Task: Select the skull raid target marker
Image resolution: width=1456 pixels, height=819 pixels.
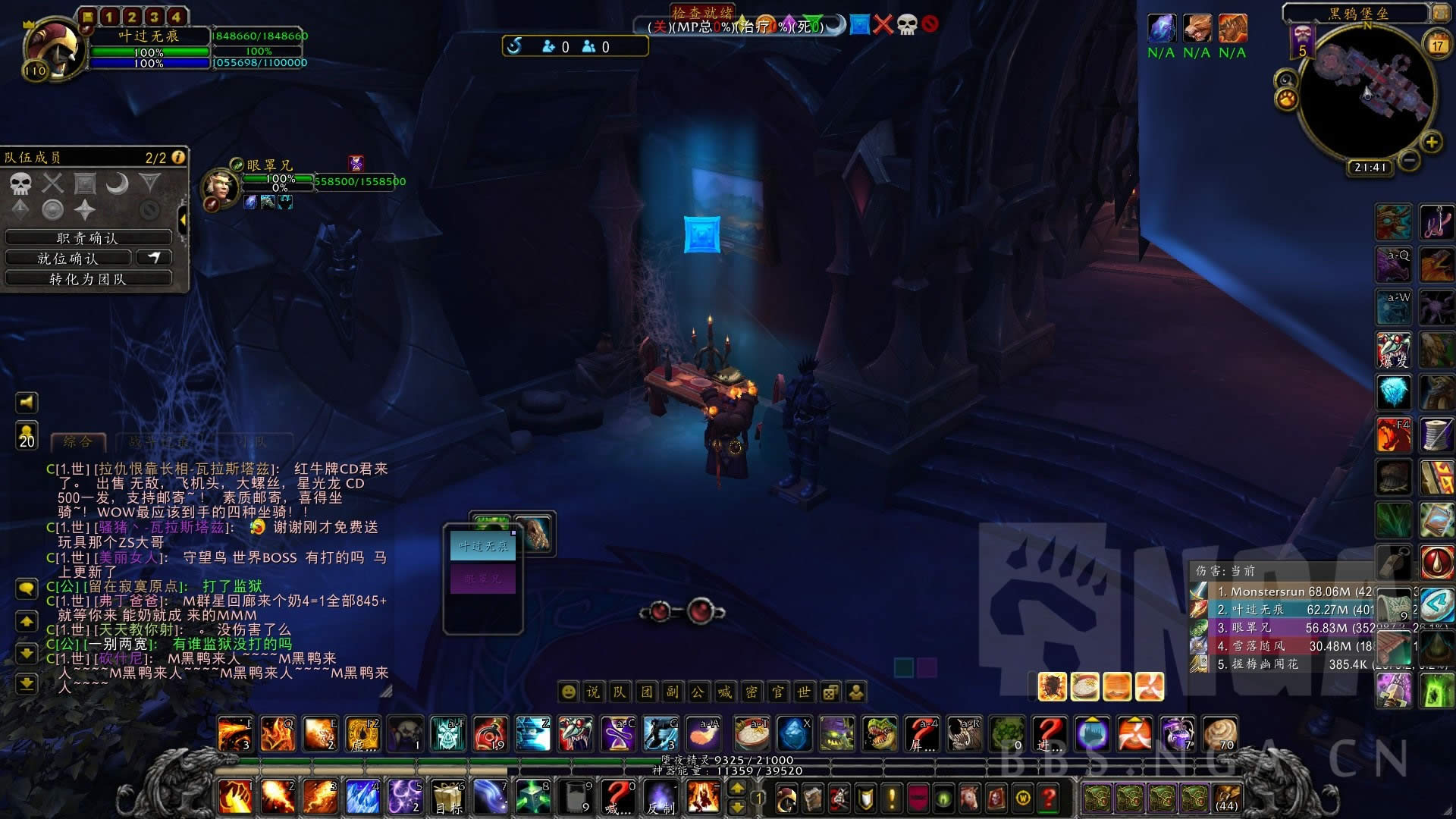Action: pyautogui.click(x=20, y=184)
